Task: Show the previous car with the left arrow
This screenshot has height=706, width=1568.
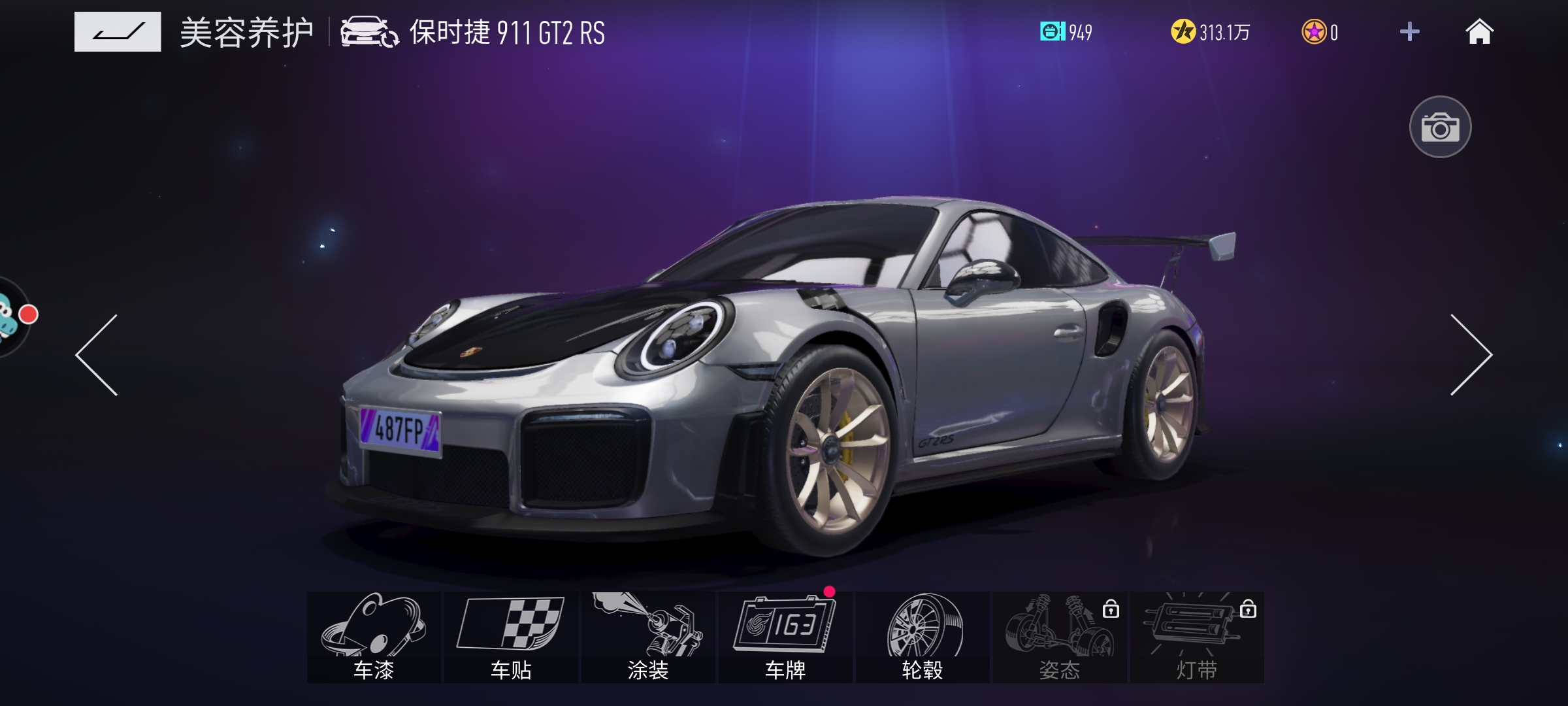Action: coord(97,355)
